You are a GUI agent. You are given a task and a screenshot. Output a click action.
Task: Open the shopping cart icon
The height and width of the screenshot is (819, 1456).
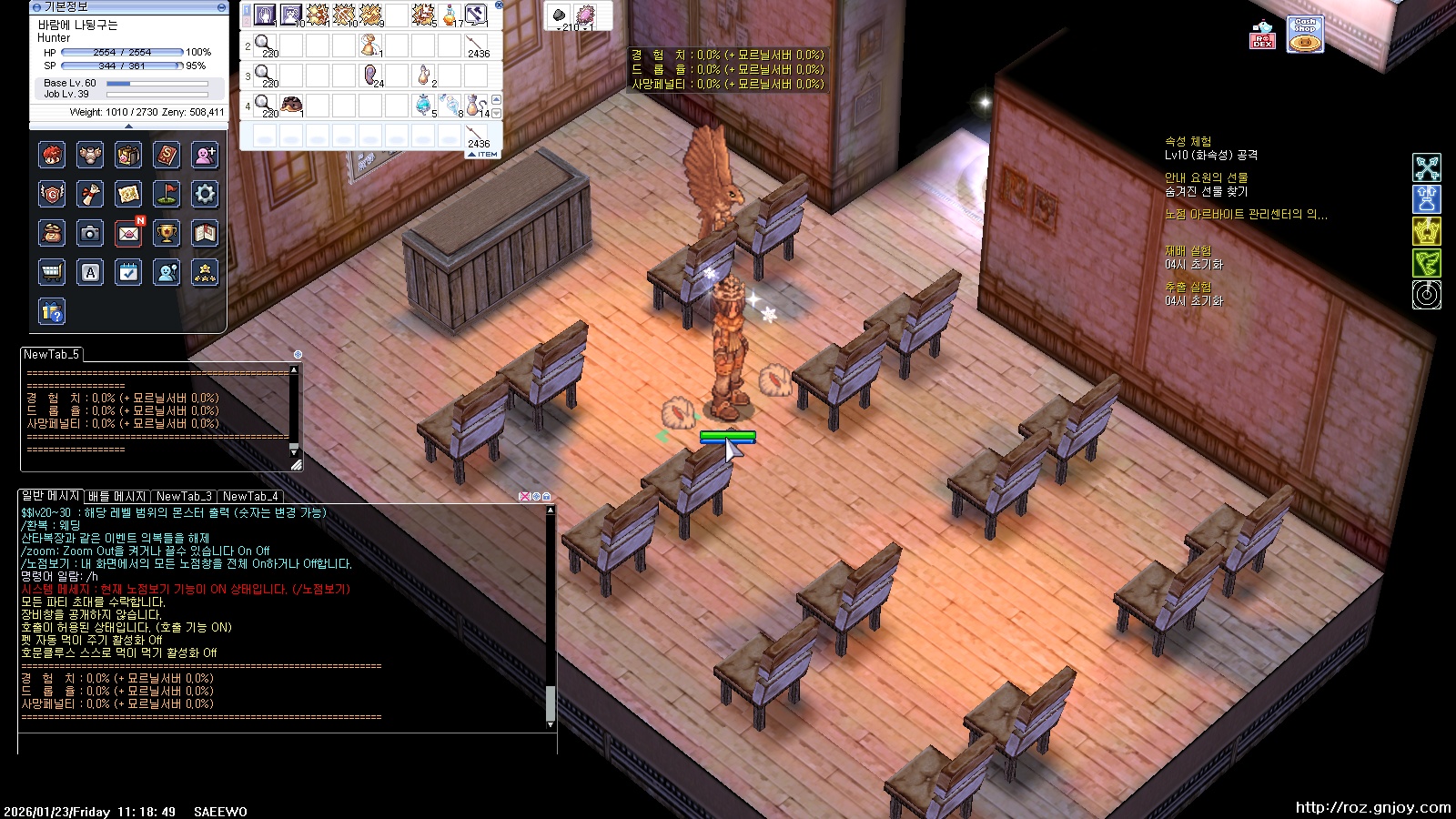pos(52,272)
